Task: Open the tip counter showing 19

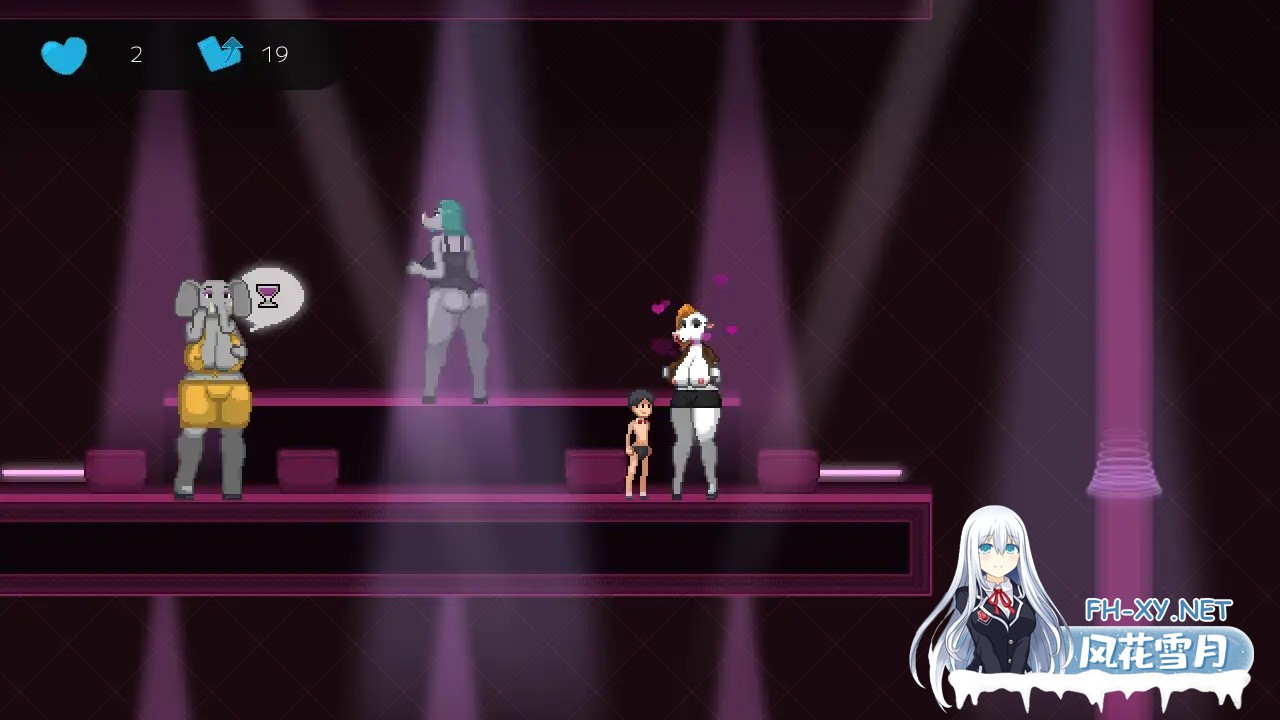Action: (x=274, y=54)
